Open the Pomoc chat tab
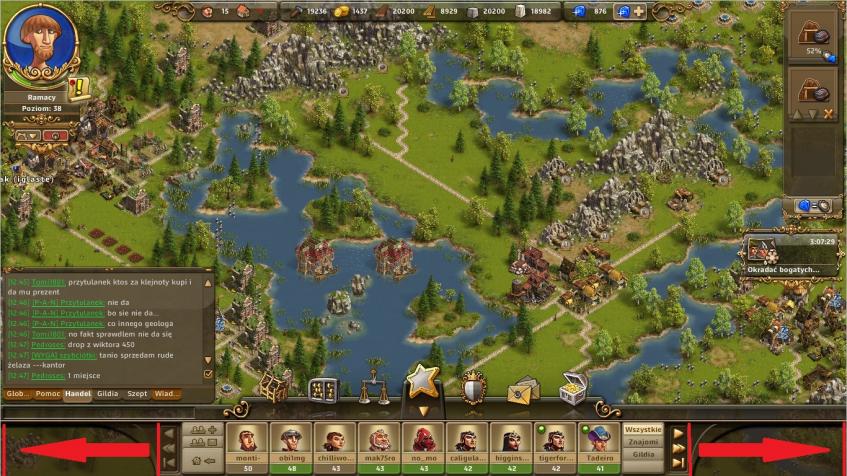The width and height of the screenshot is (847, 476). 47,394
